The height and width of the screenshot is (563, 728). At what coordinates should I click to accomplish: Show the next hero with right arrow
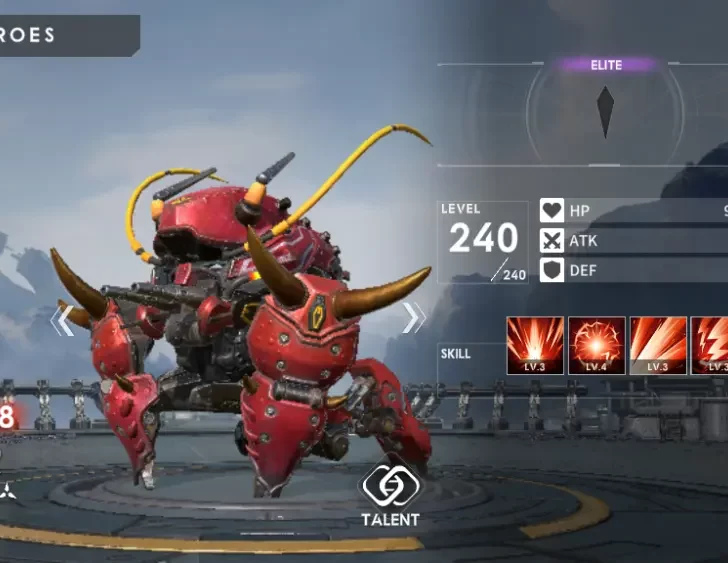click(x=413, y=318)
